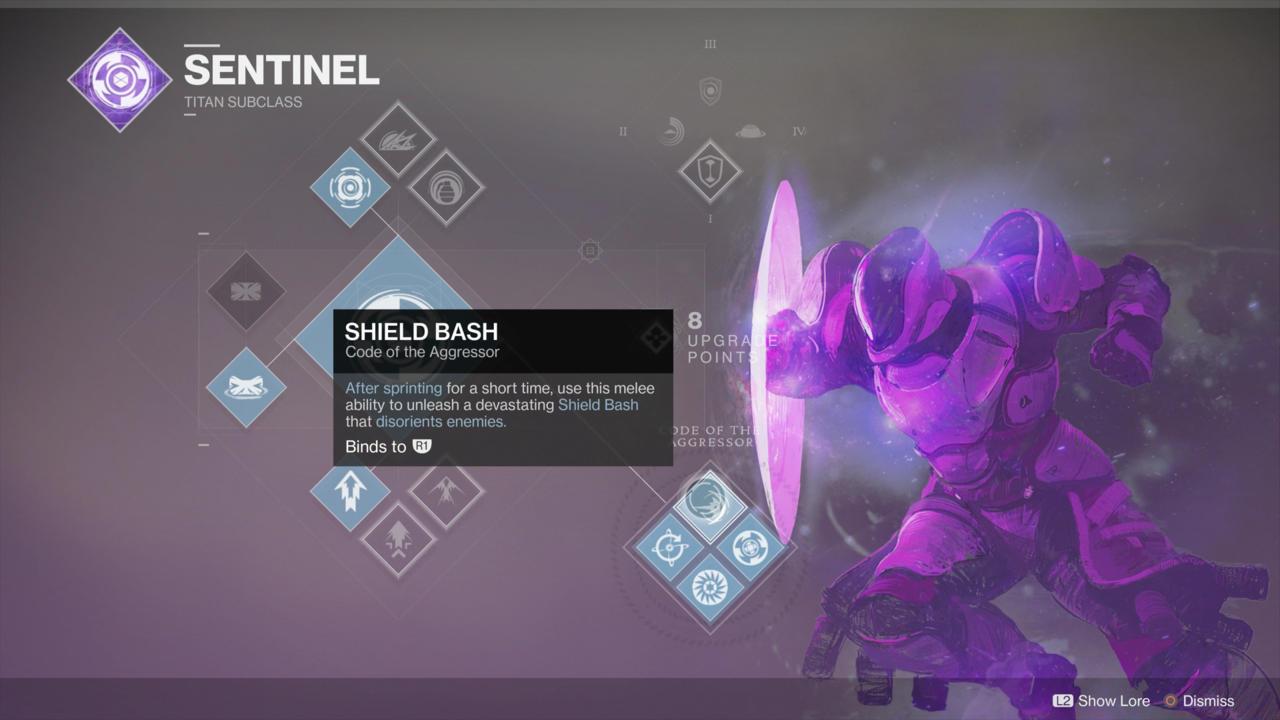
Task: Show the subclass lore
Action: coord(1101,701)
